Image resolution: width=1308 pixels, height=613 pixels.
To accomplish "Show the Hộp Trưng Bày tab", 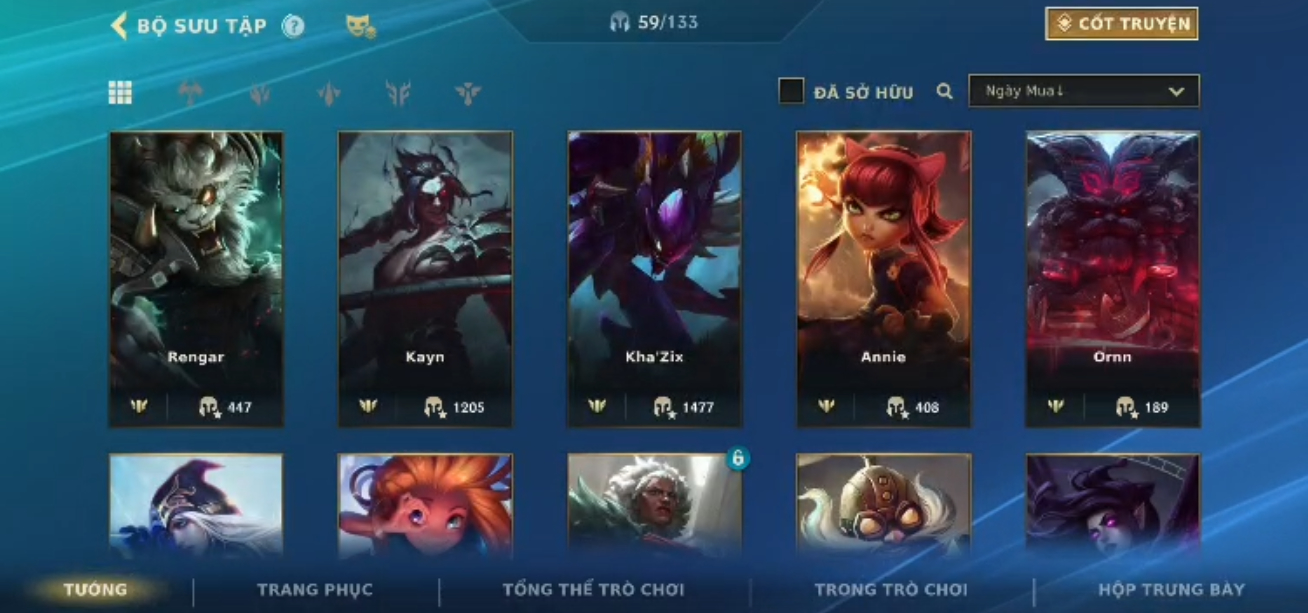I will click(x=1171, y=590).
